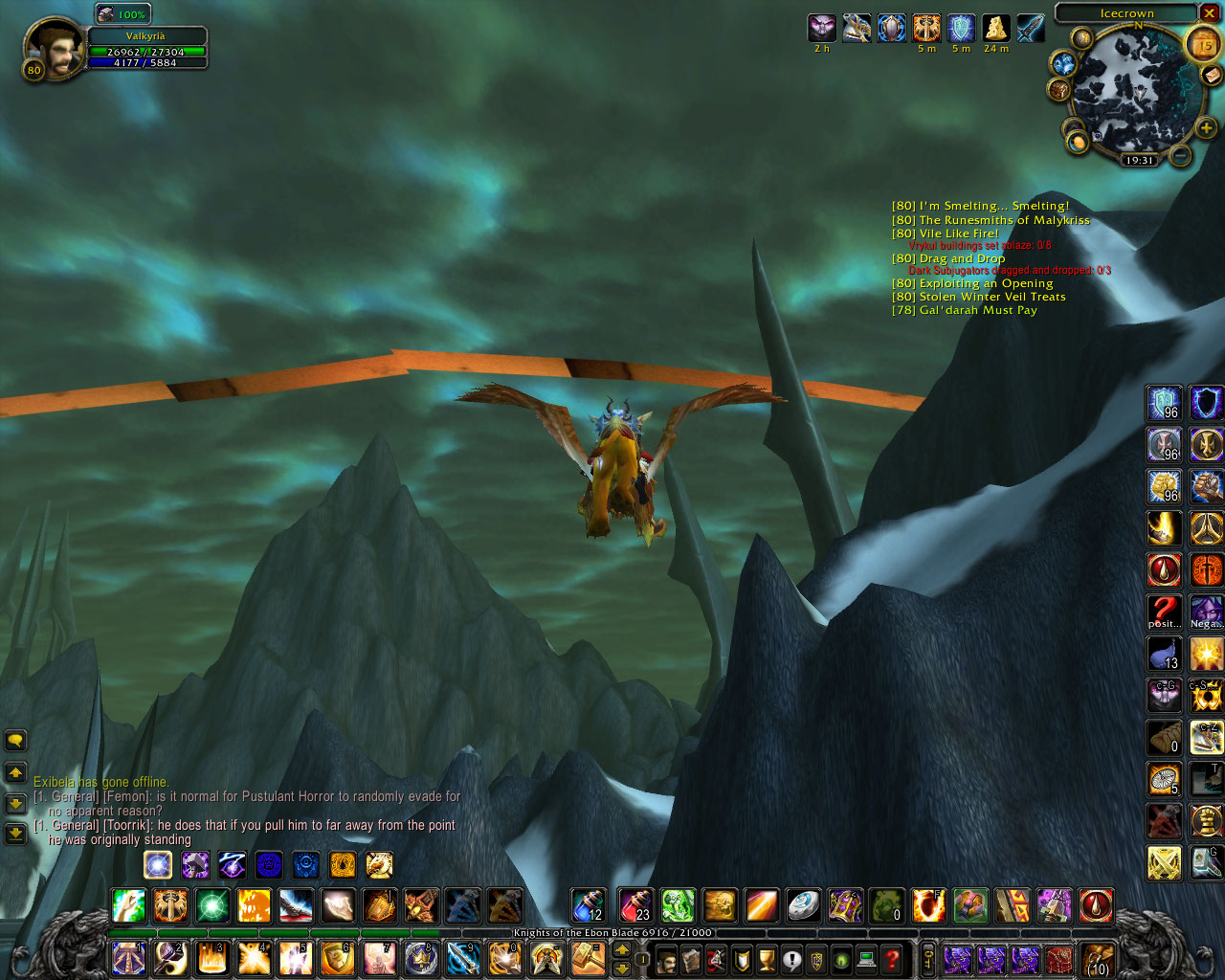Click the Icecrown minimap
The image size is (1225, 980).
pos(1134,93)
